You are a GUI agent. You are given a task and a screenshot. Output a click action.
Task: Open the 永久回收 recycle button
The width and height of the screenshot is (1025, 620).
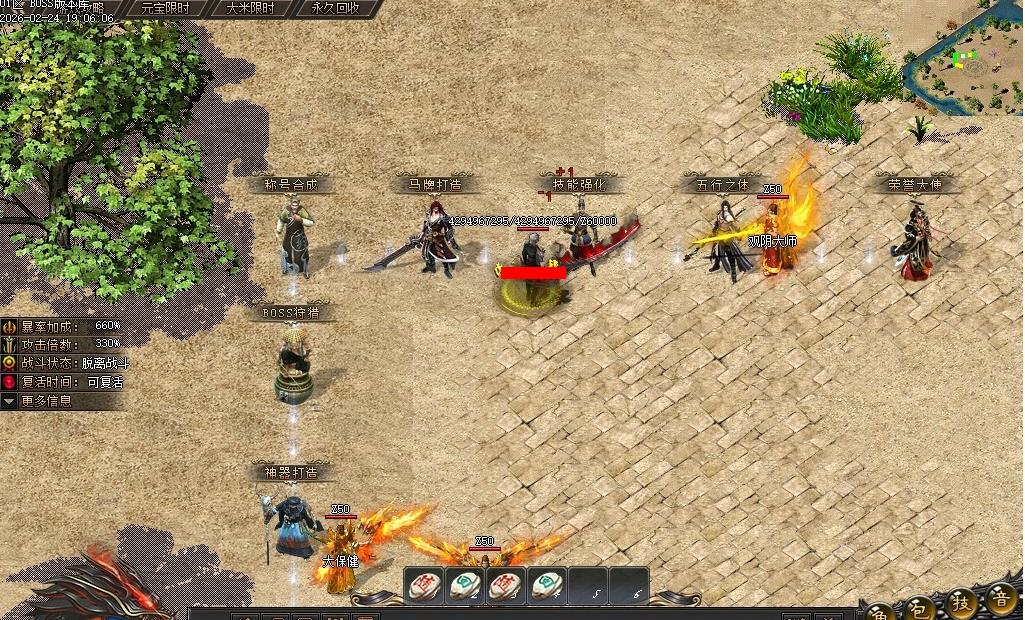point(335,8)
